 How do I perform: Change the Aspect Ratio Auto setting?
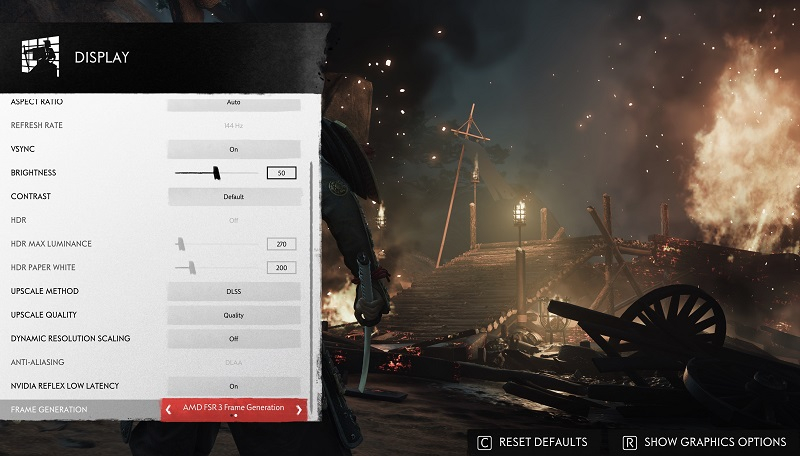pyautogui.click(x=233, y=102)
